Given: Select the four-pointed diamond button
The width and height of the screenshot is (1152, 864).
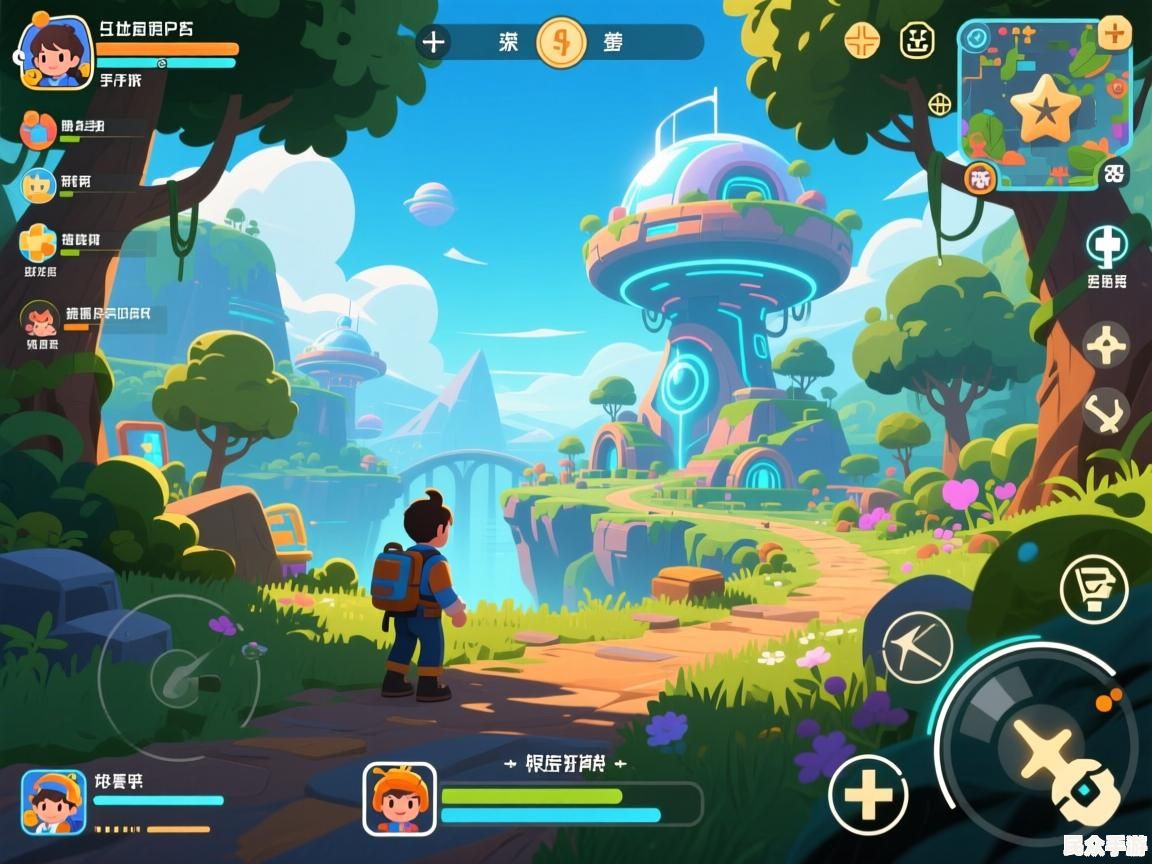Looking at the screenshot, I should click(1106, 345).
